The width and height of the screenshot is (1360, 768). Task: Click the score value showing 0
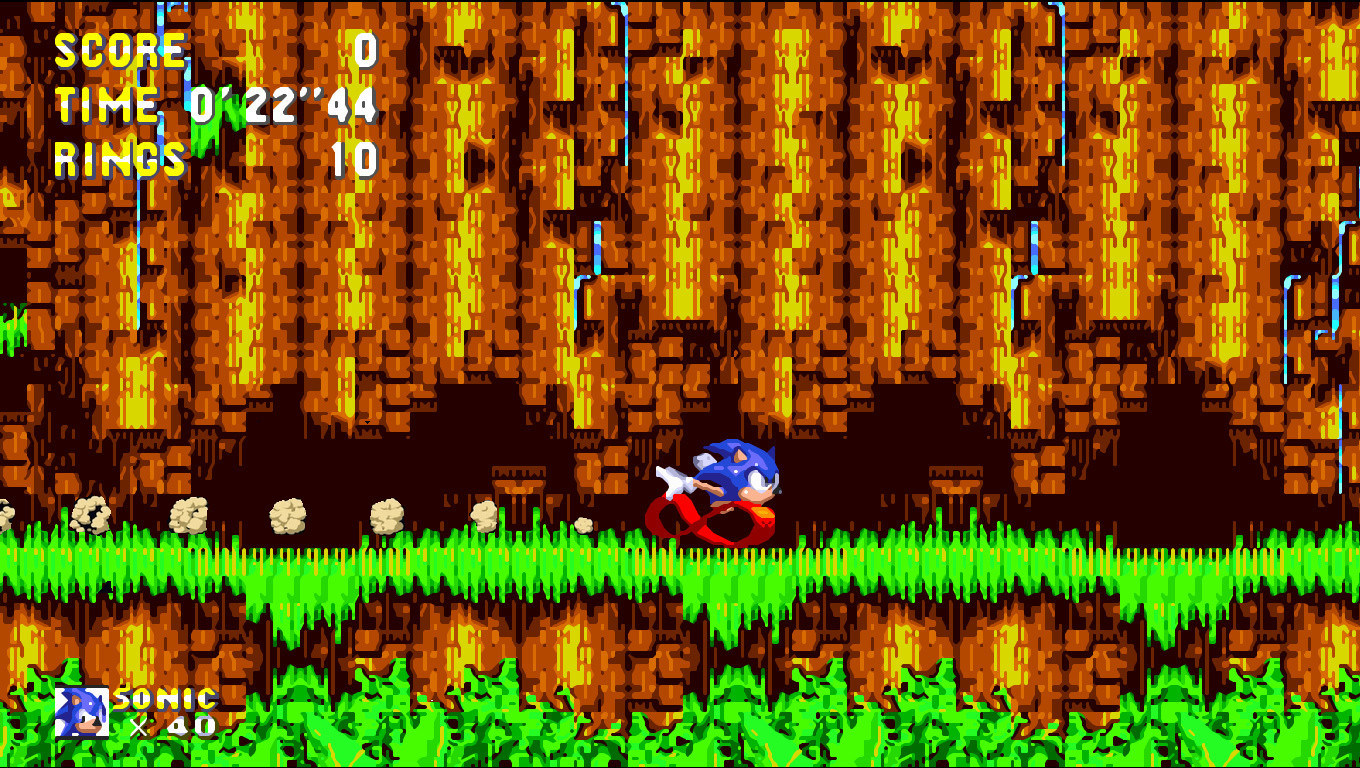(x=367, y=48)
